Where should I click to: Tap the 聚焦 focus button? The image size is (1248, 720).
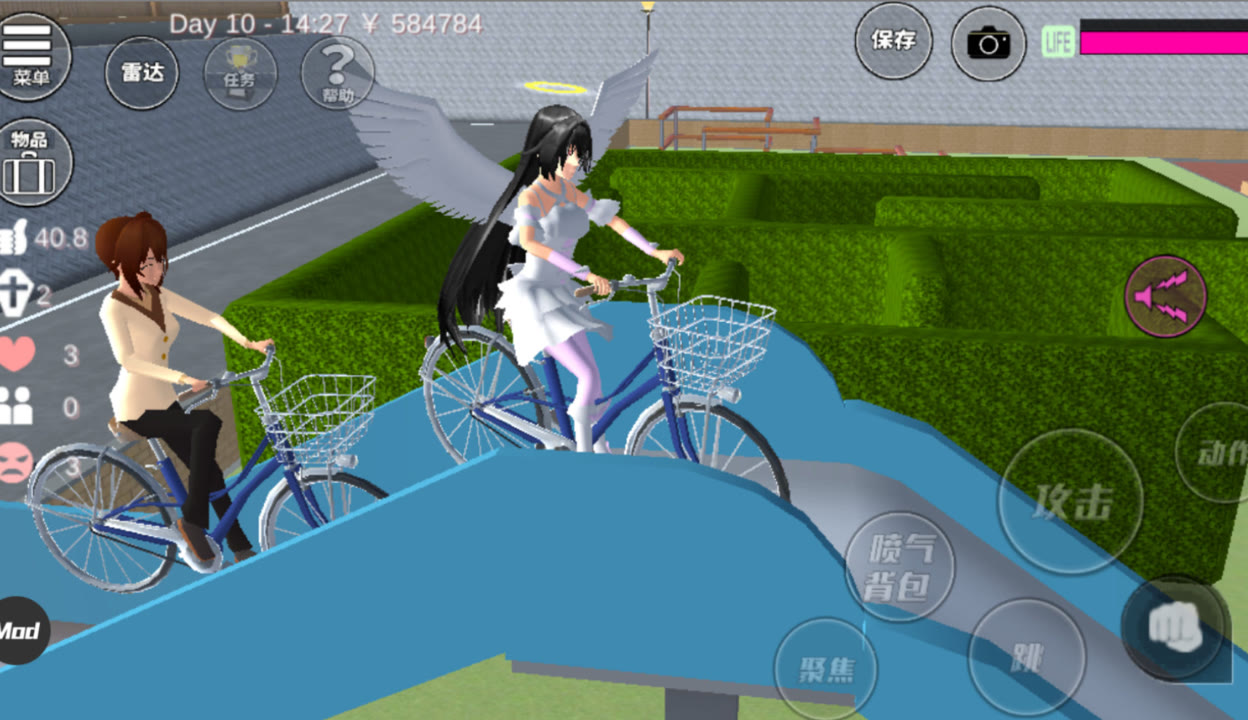825,668
